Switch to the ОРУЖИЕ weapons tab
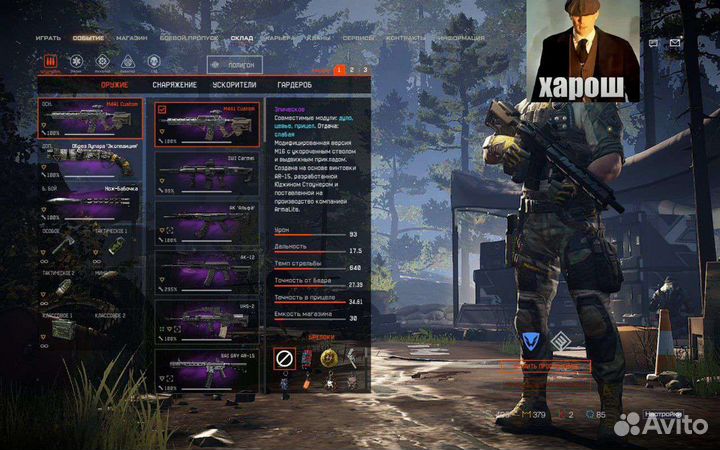This screenshot has width=720, height=450. [x=114, y=85]
